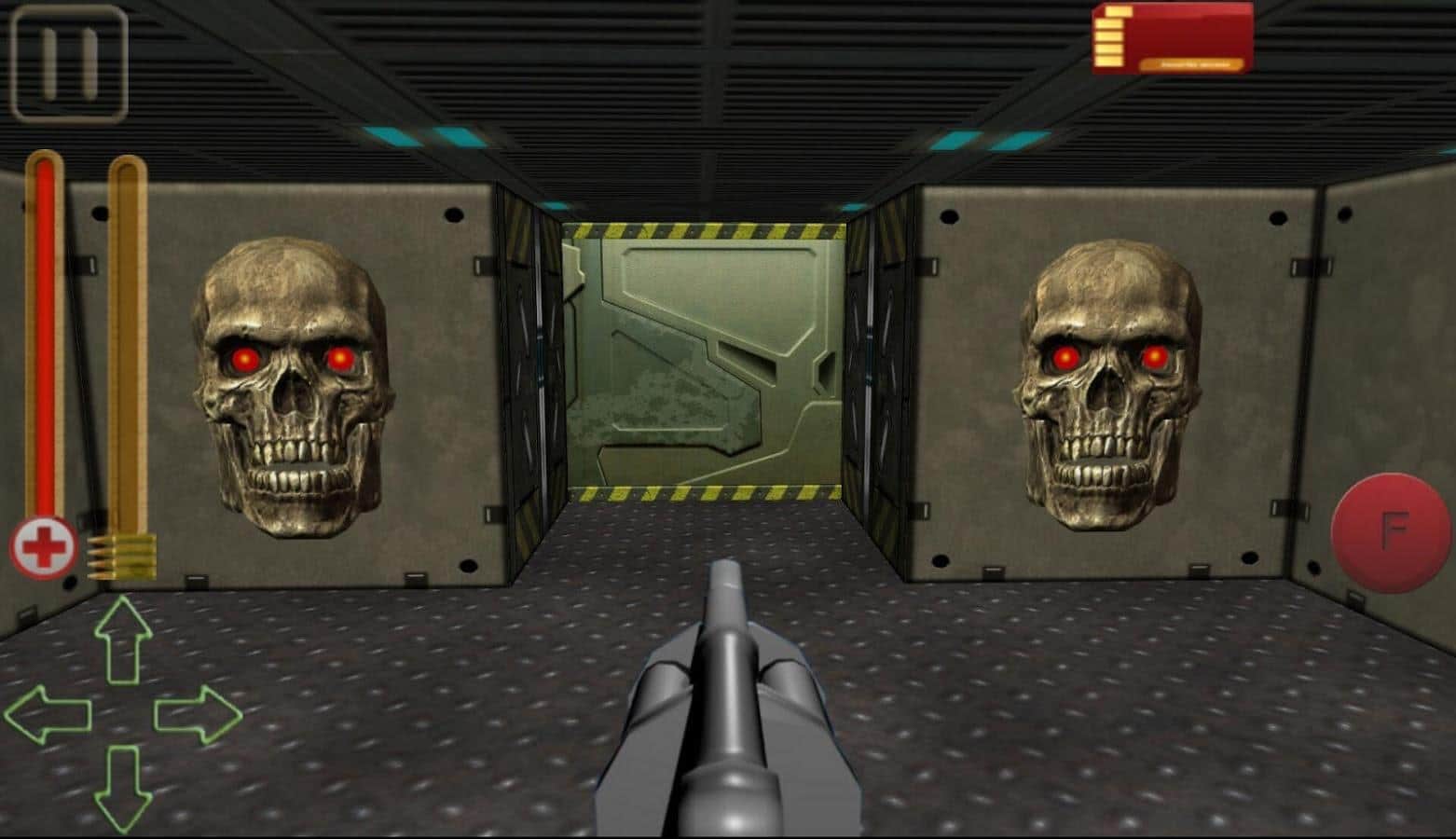This screenshot has height=839, width=1456.
Task: Move backward with the down arrow
Action: (122, 789)
